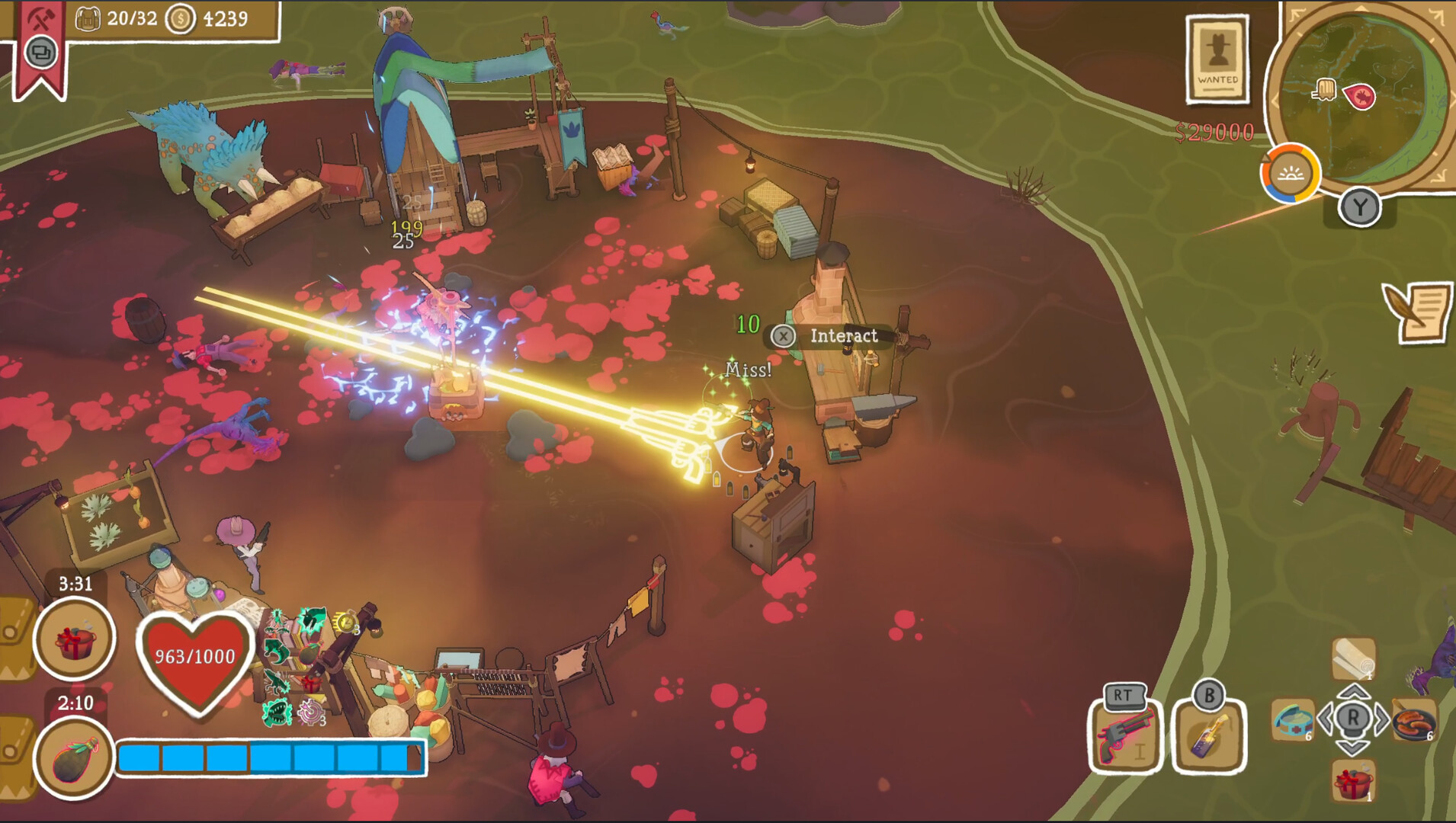The width and height of the screenshot is (1456, 823).
Task: Check the sunrise day-cycle dial
Action: (x=1290, y=174)
